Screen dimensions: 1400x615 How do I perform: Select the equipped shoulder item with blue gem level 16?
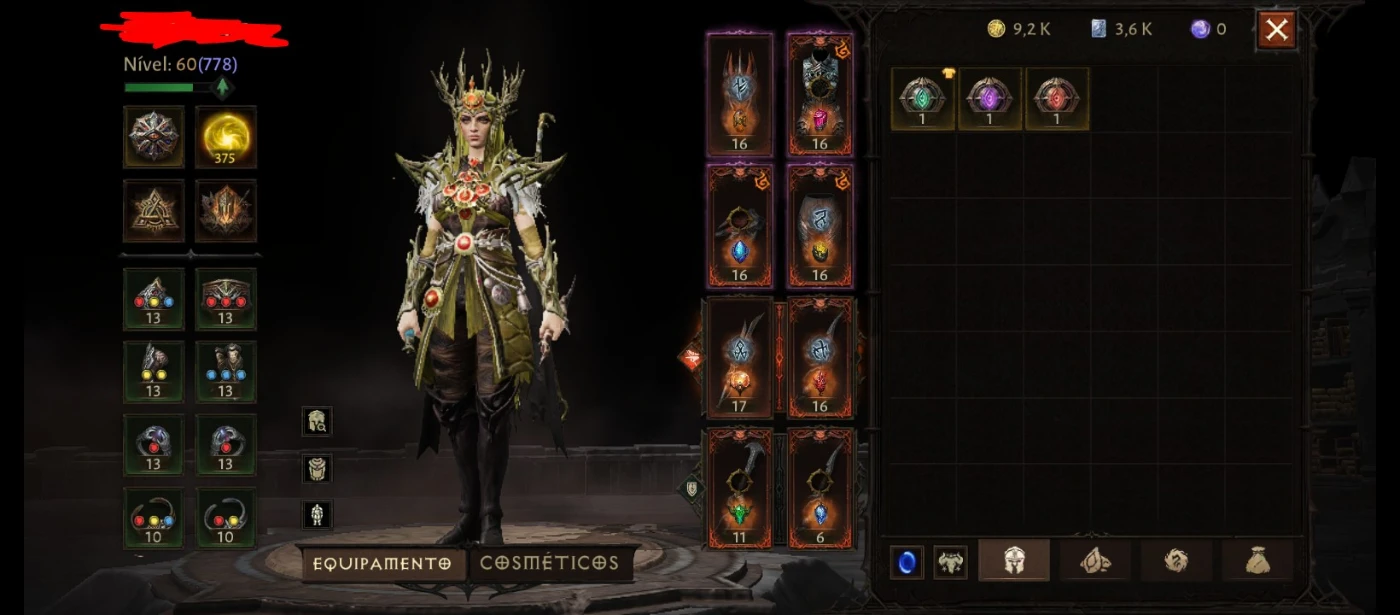click(x=740, y=226)
